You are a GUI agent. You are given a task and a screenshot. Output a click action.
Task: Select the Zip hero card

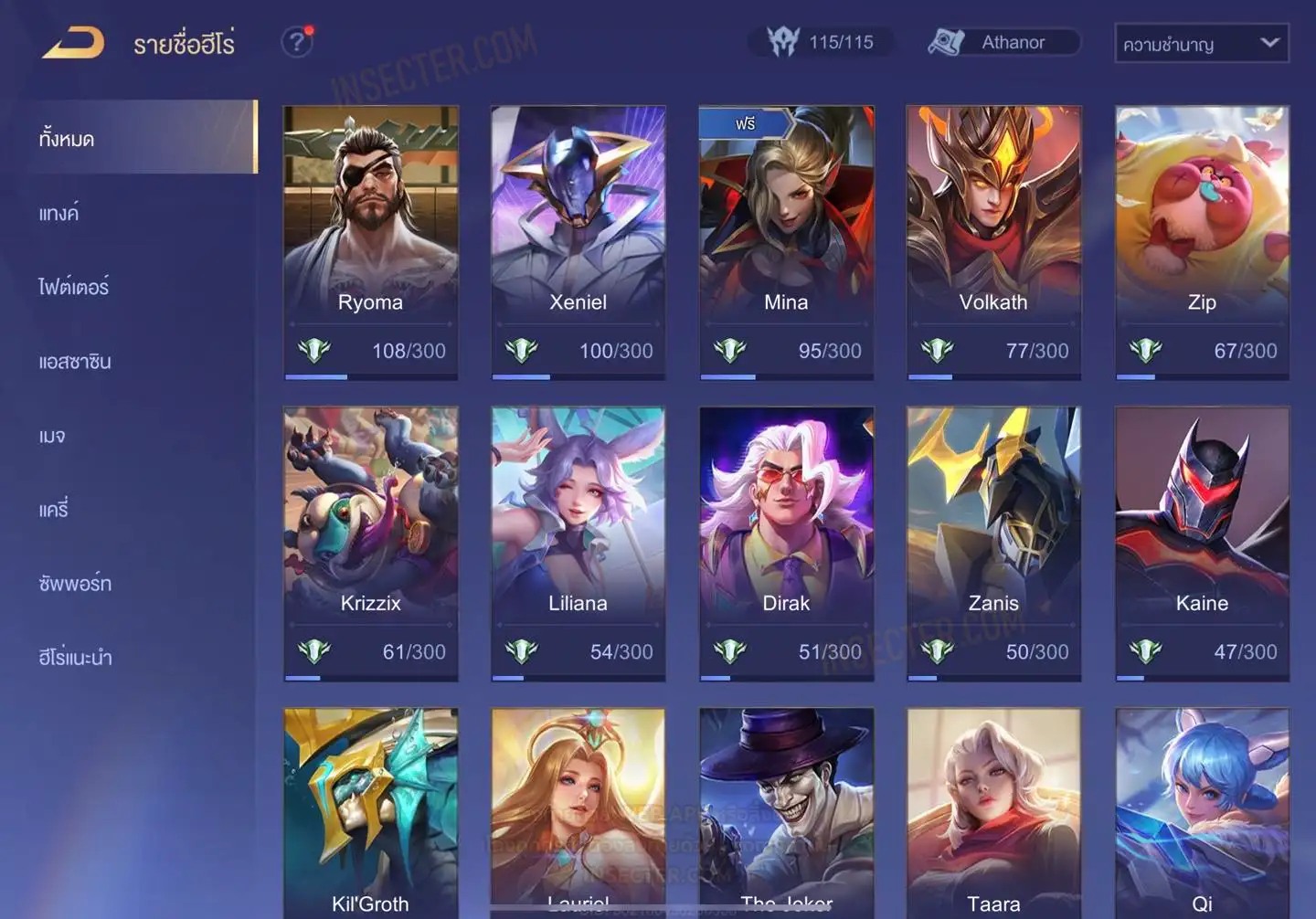click(1202, 242)
